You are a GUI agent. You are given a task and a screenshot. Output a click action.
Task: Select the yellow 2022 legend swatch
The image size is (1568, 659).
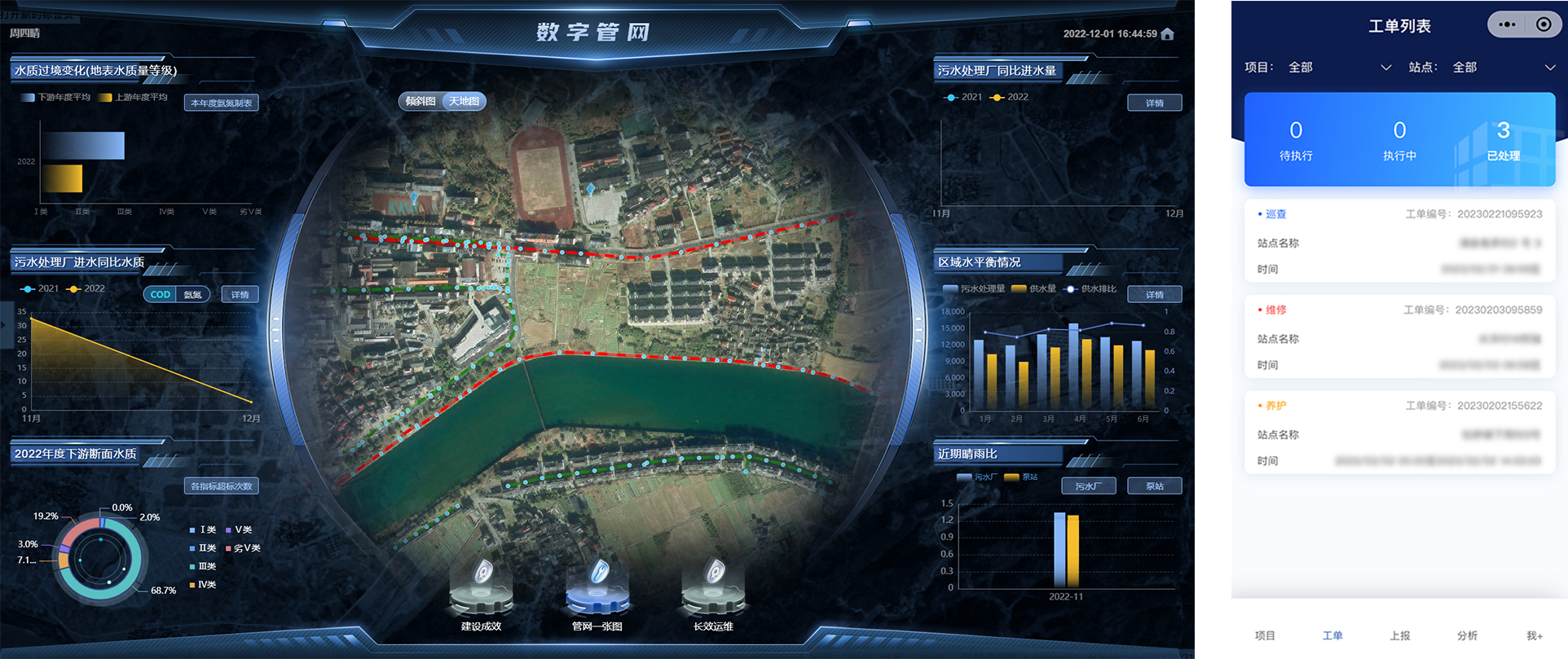(x=997, y=97)
